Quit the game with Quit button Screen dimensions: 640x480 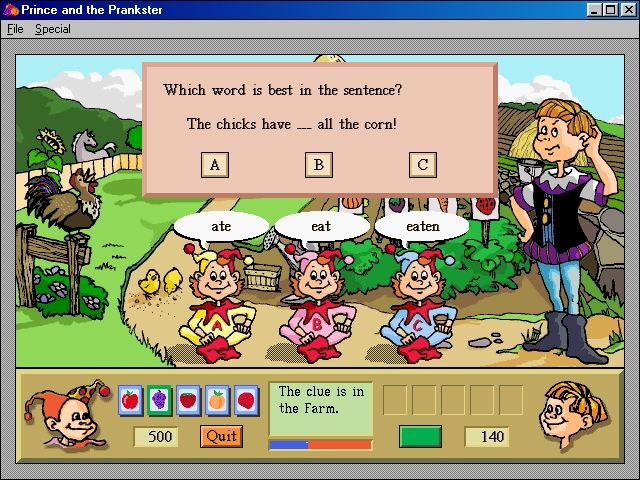221,436
